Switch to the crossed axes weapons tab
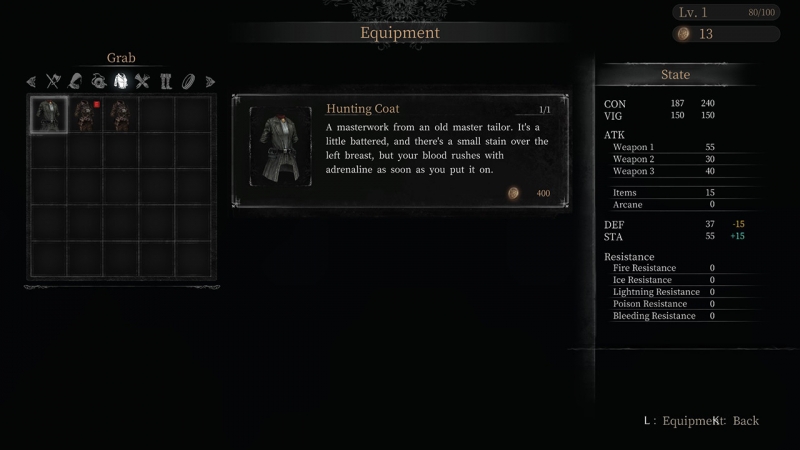The width and height of the screenshot is (800, 450). pos(53,81)
